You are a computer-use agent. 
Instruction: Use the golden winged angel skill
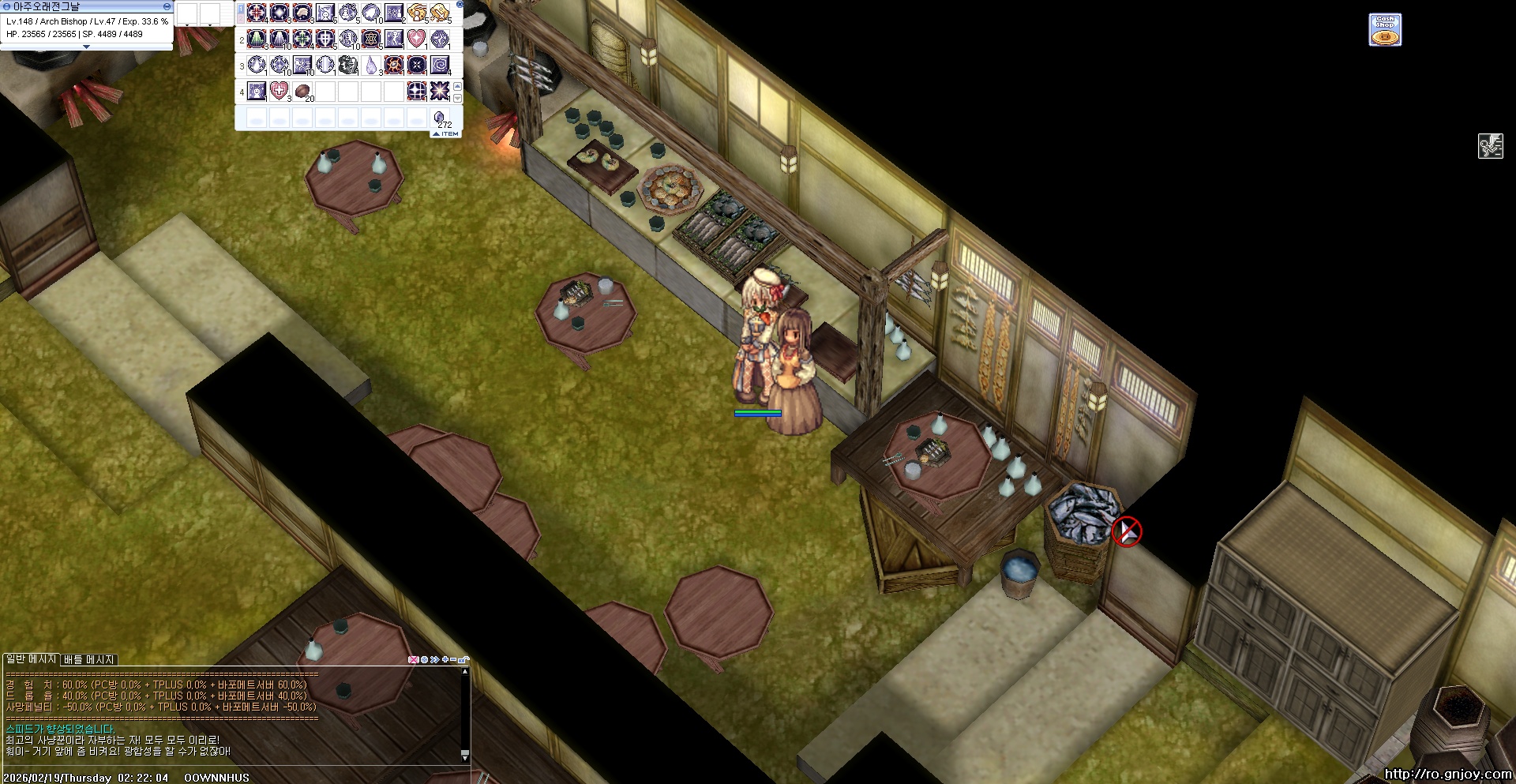pyautogui.click(x=417, y=13)
